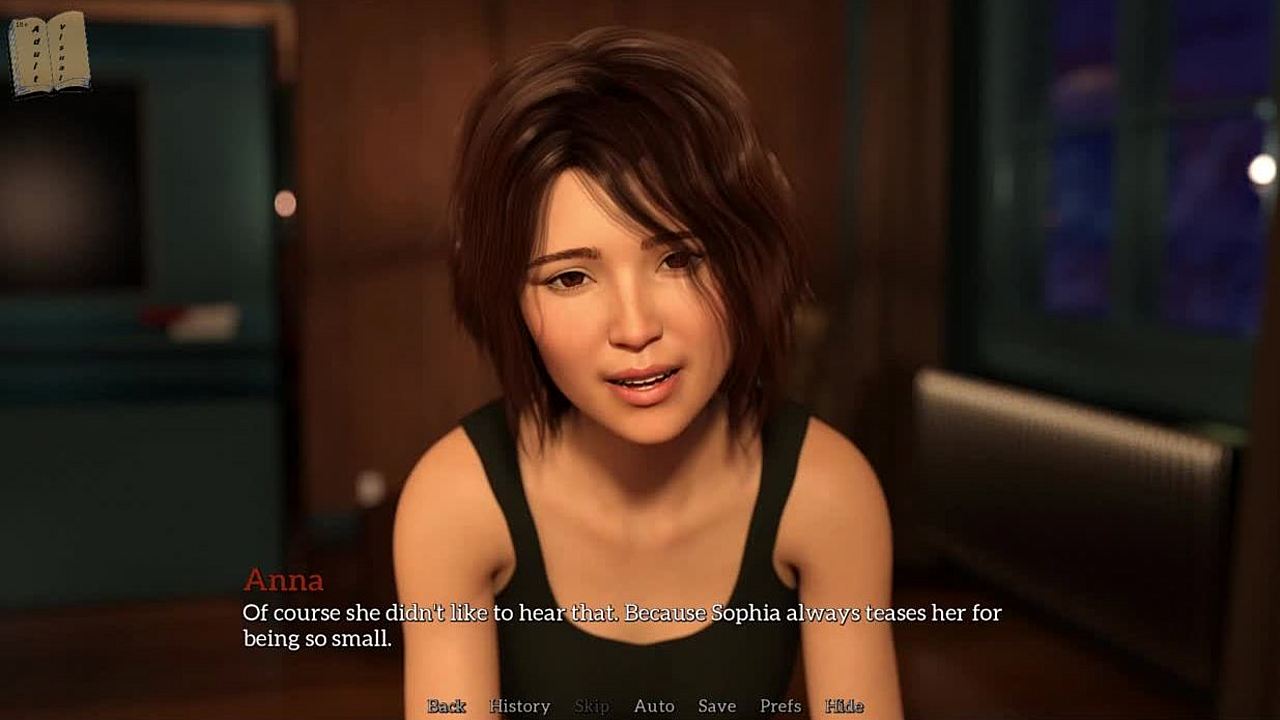
Task: Hide the dialogue interface
Action: tap(844, 706)
